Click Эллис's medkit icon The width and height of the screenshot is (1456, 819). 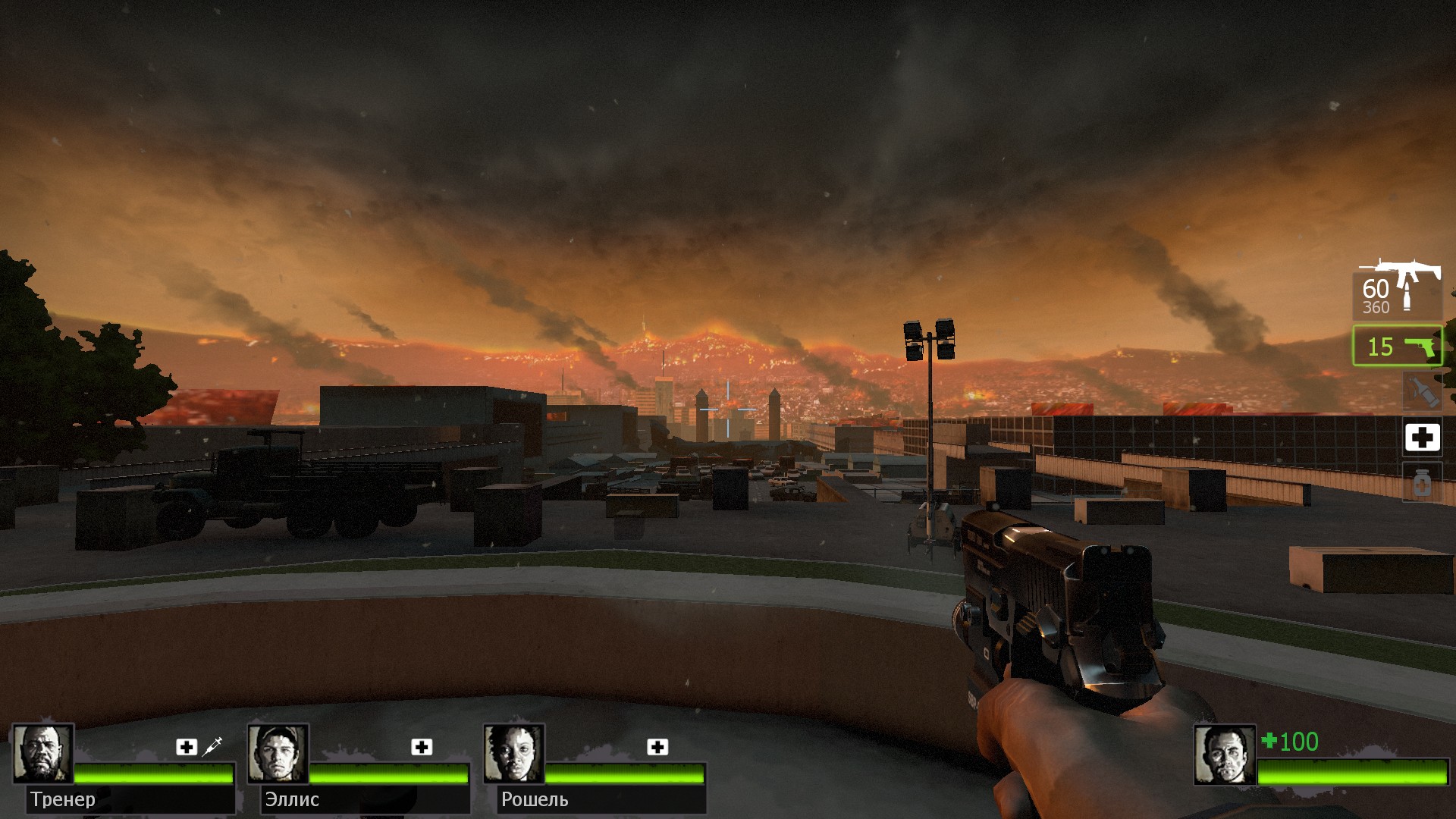click(x=422, y=748)
